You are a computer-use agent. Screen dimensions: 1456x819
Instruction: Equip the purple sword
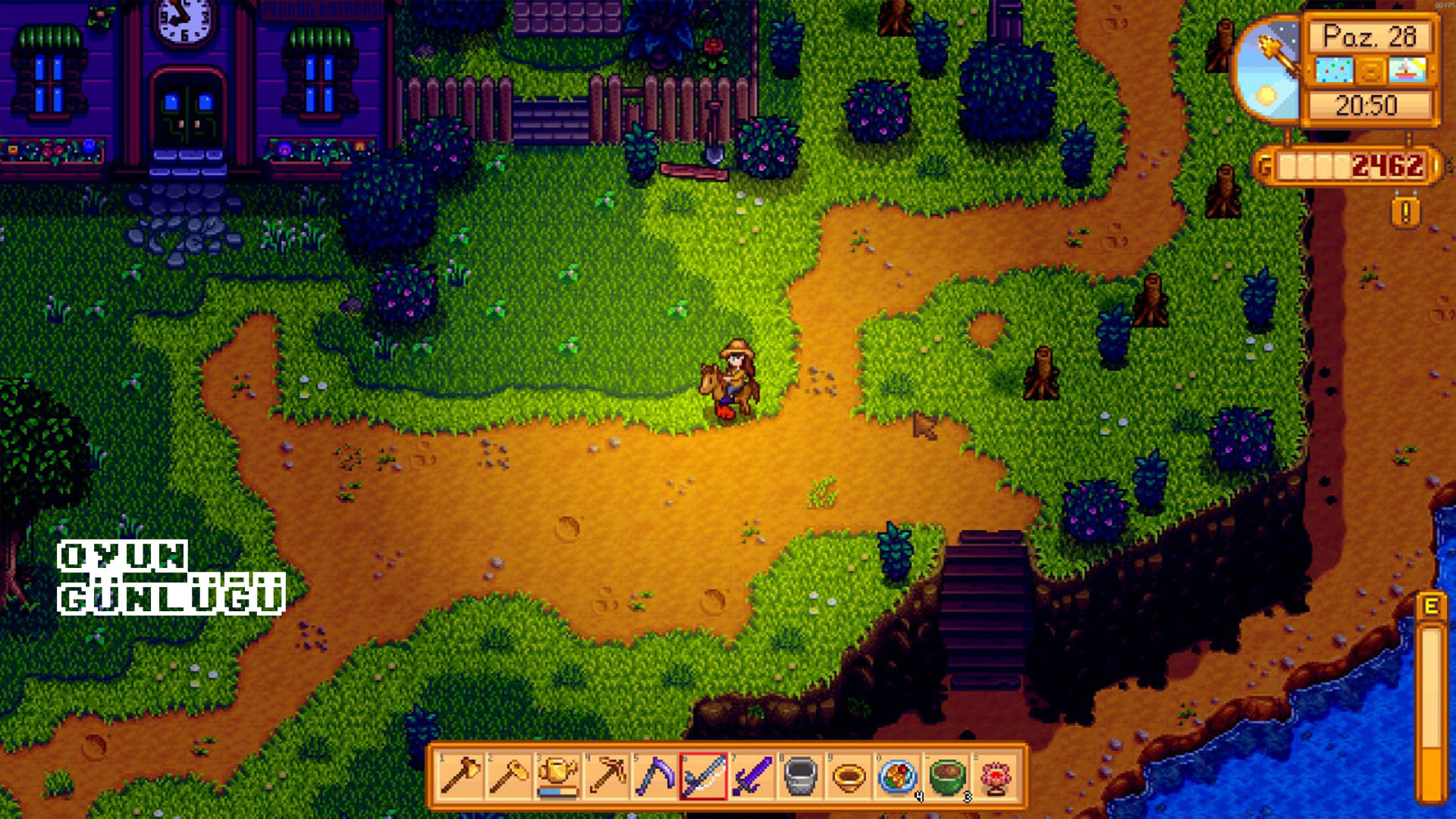coord(752,777)
